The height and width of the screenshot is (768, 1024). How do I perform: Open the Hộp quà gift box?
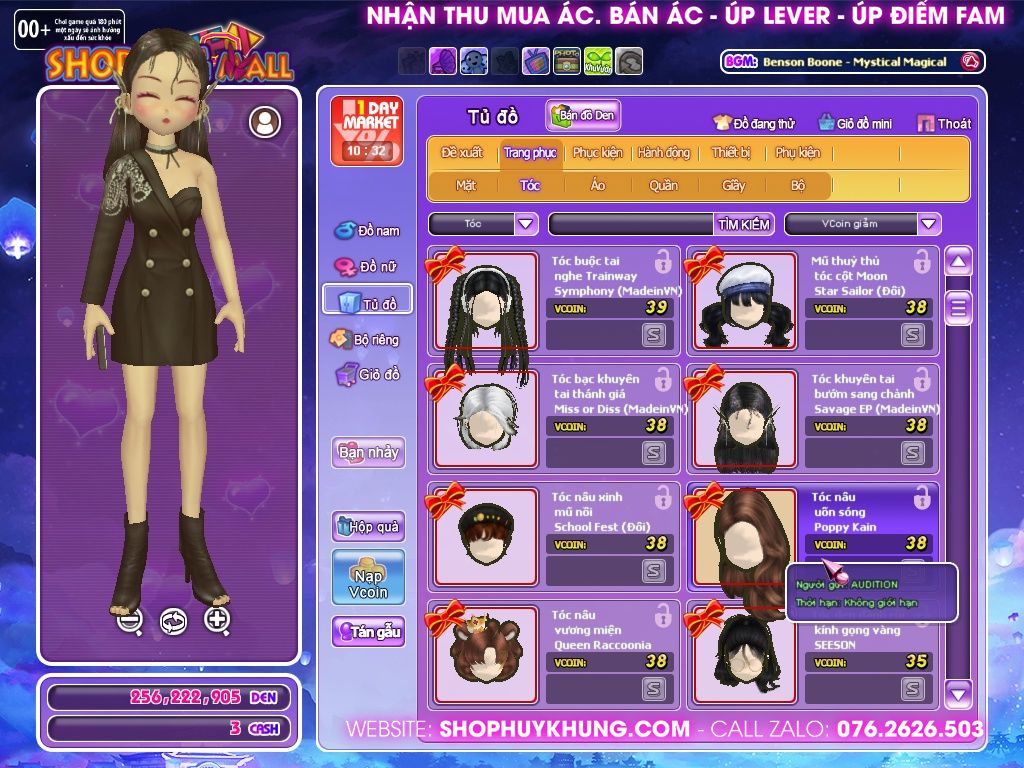click(x=368, y=526)
